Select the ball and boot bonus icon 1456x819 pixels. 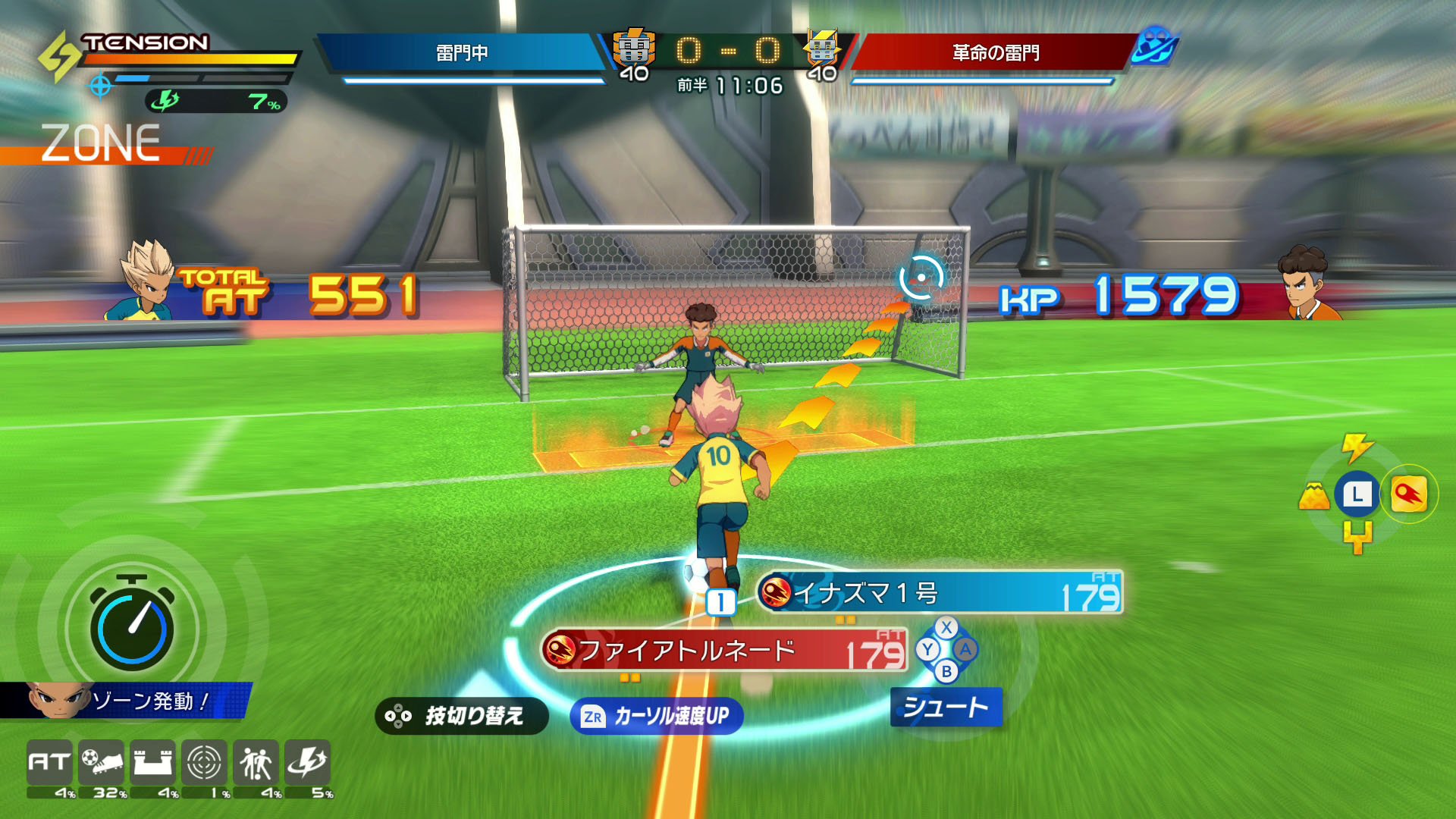[x=102, y=762]
